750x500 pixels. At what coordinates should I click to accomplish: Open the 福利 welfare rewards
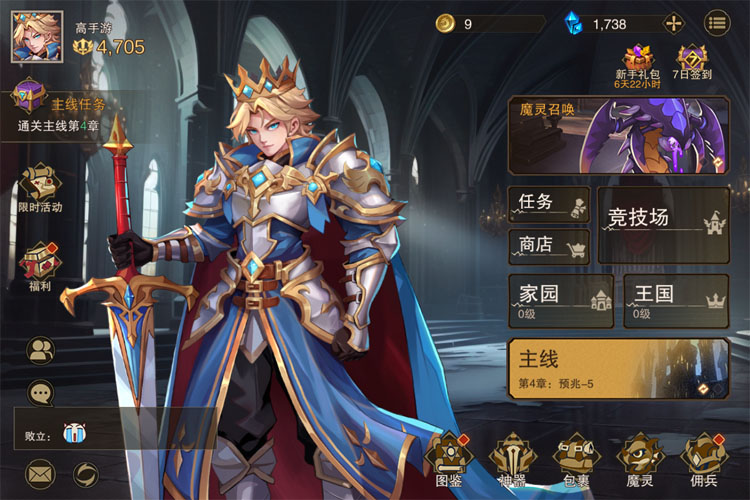[40, 265]
